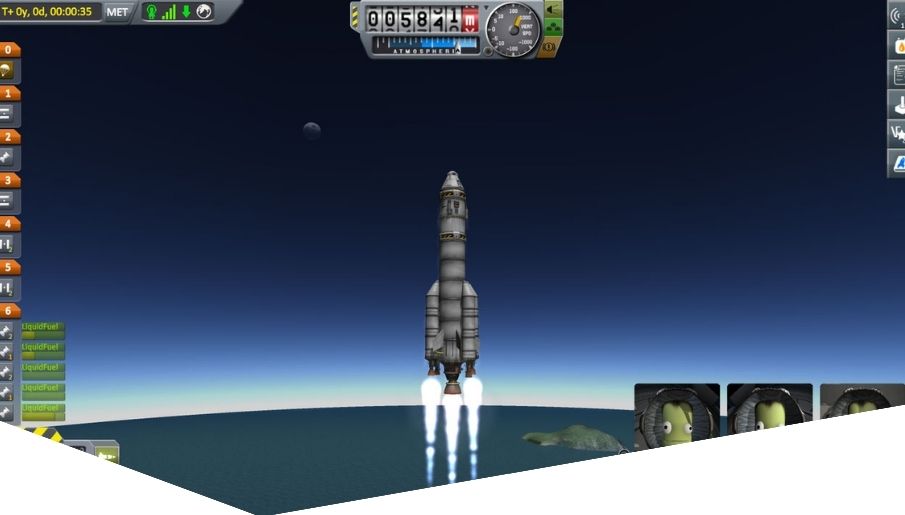Viewport: 905px width, 515px height.
Task: Select the orange stage 0 tab
Action: point(9,49)
